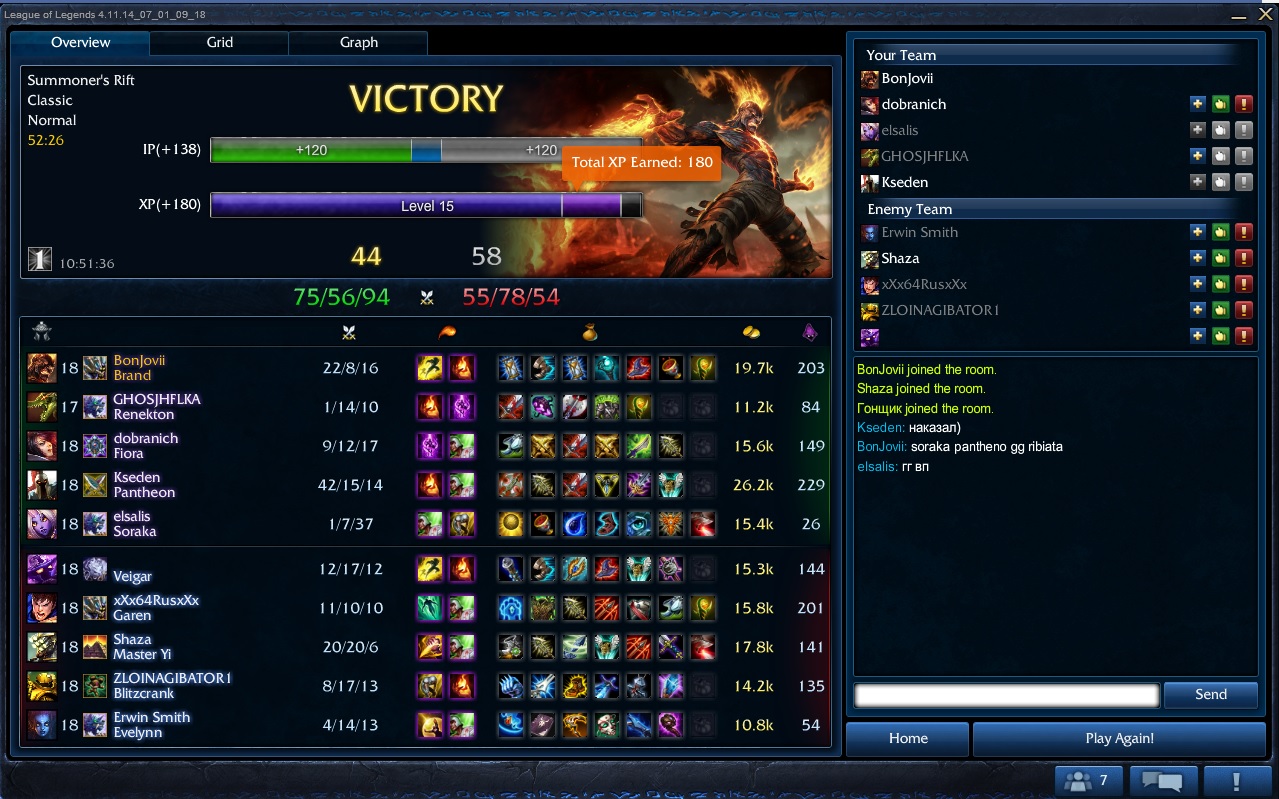Switch to the Grid tab
Image resolution: width=1279 pixels, height=799 pixels.
click(219, 43)
